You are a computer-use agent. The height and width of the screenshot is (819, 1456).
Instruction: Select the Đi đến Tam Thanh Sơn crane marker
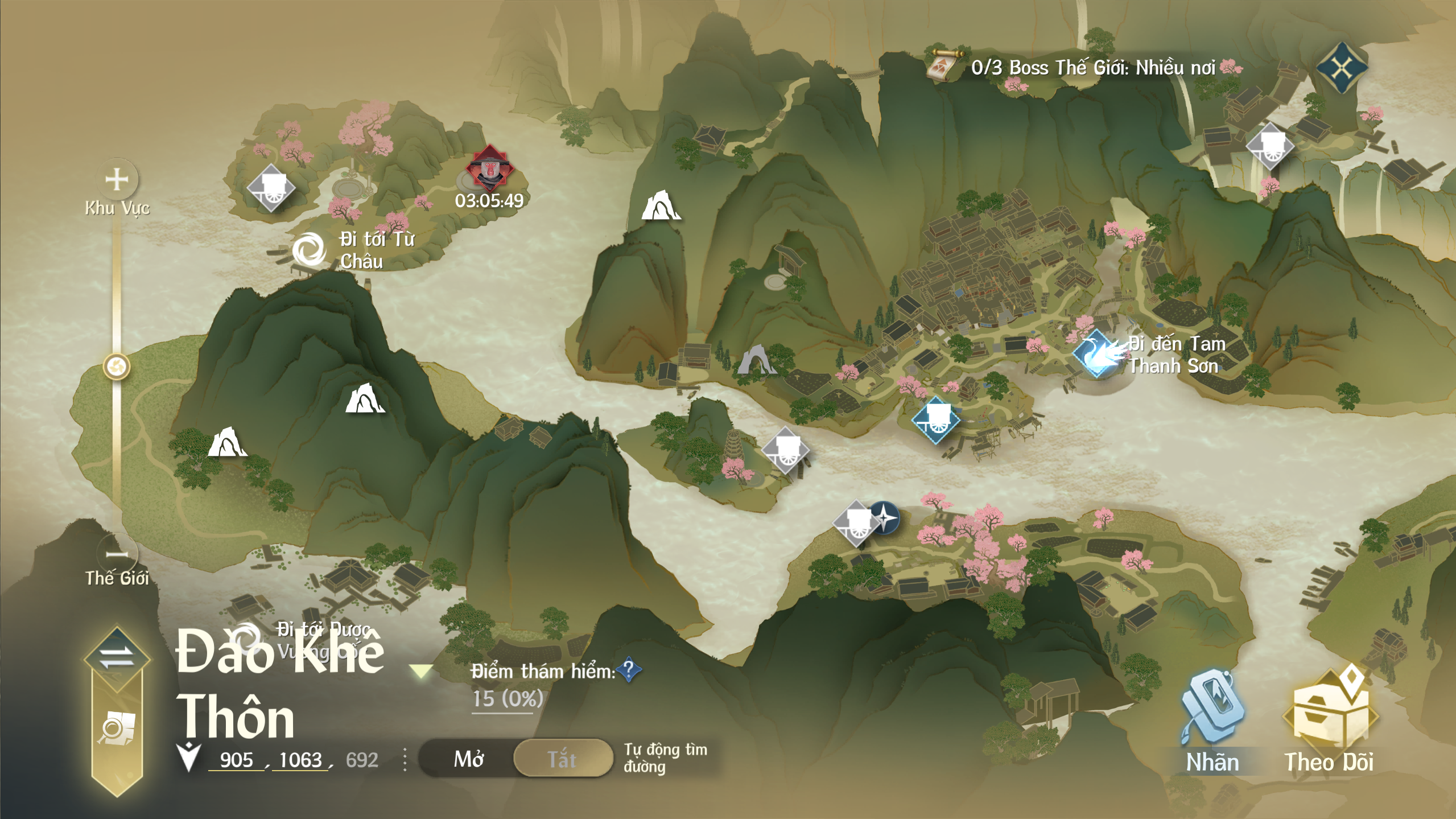pyautogui.click(x=1097, y=354)
